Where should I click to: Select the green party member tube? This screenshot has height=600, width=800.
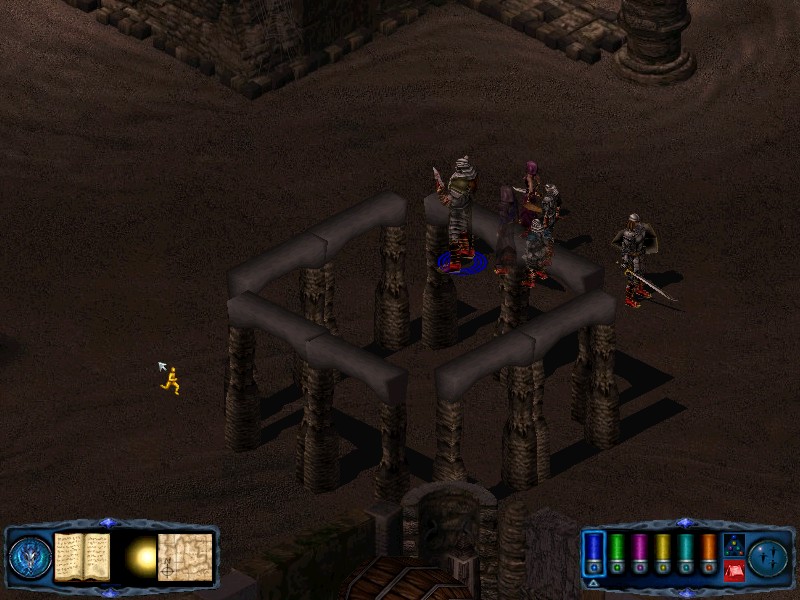pyautogui.click(x=617, y=553)
